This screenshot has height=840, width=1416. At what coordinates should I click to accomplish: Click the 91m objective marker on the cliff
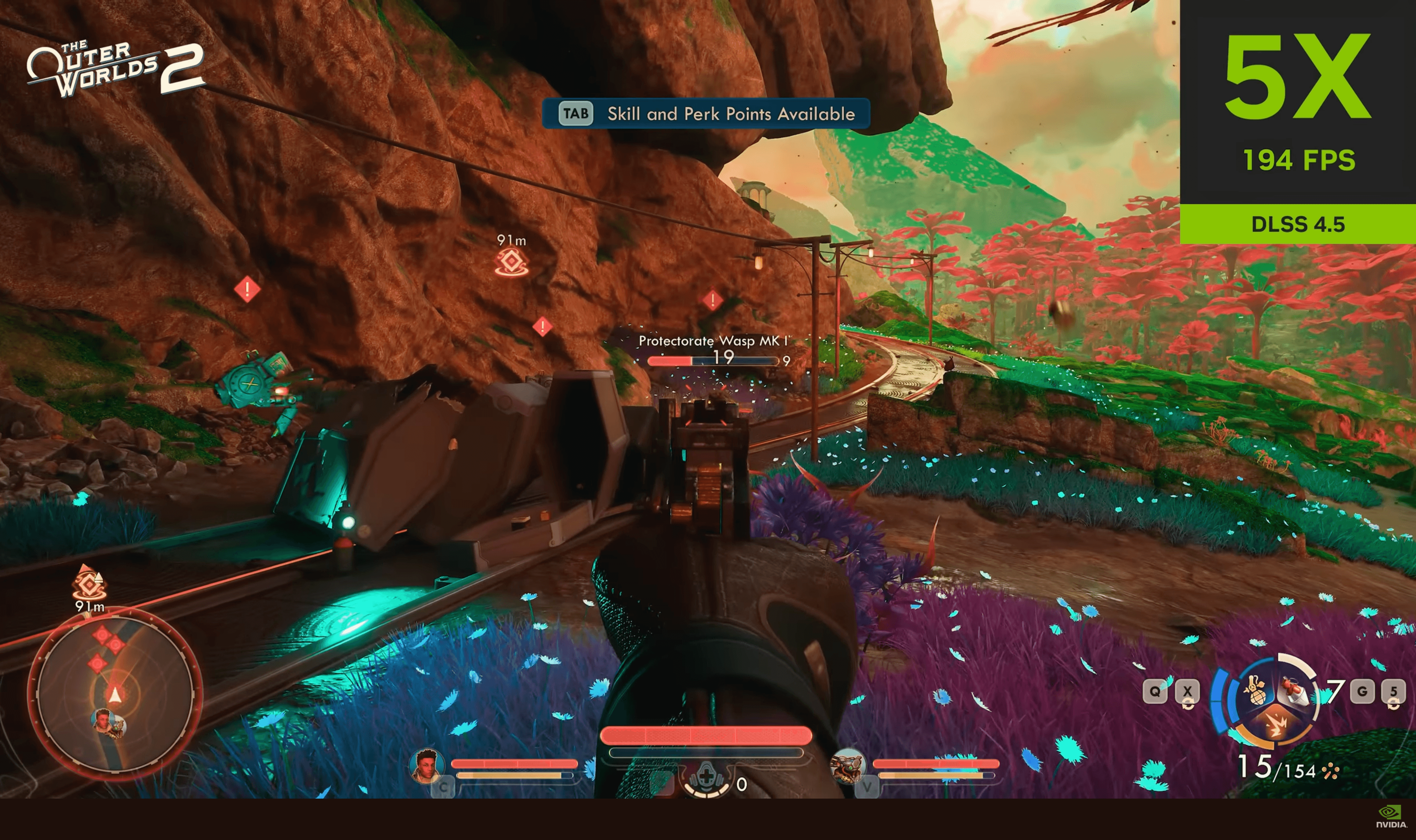pyautogui.click(x=511, y=262)
